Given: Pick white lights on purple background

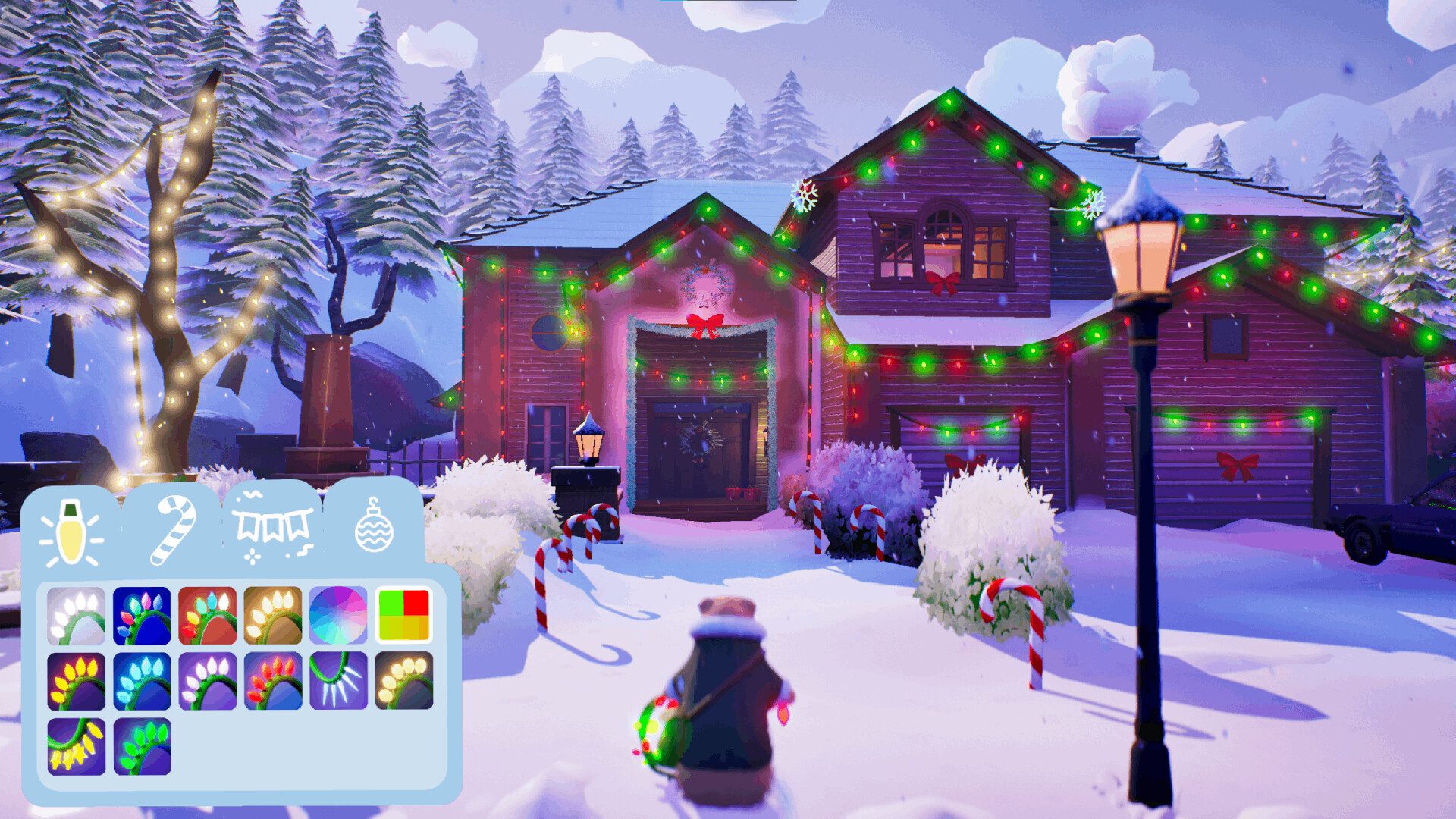Looking at the screenshot, I should [x=207, y=681].
